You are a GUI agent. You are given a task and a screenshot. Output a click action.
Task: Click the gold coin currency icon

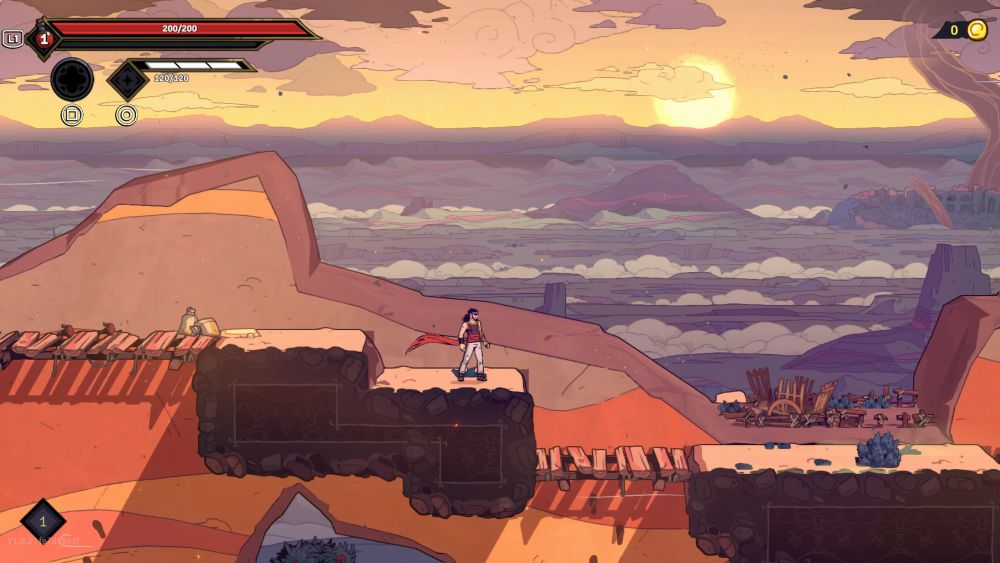click(976, 30)
